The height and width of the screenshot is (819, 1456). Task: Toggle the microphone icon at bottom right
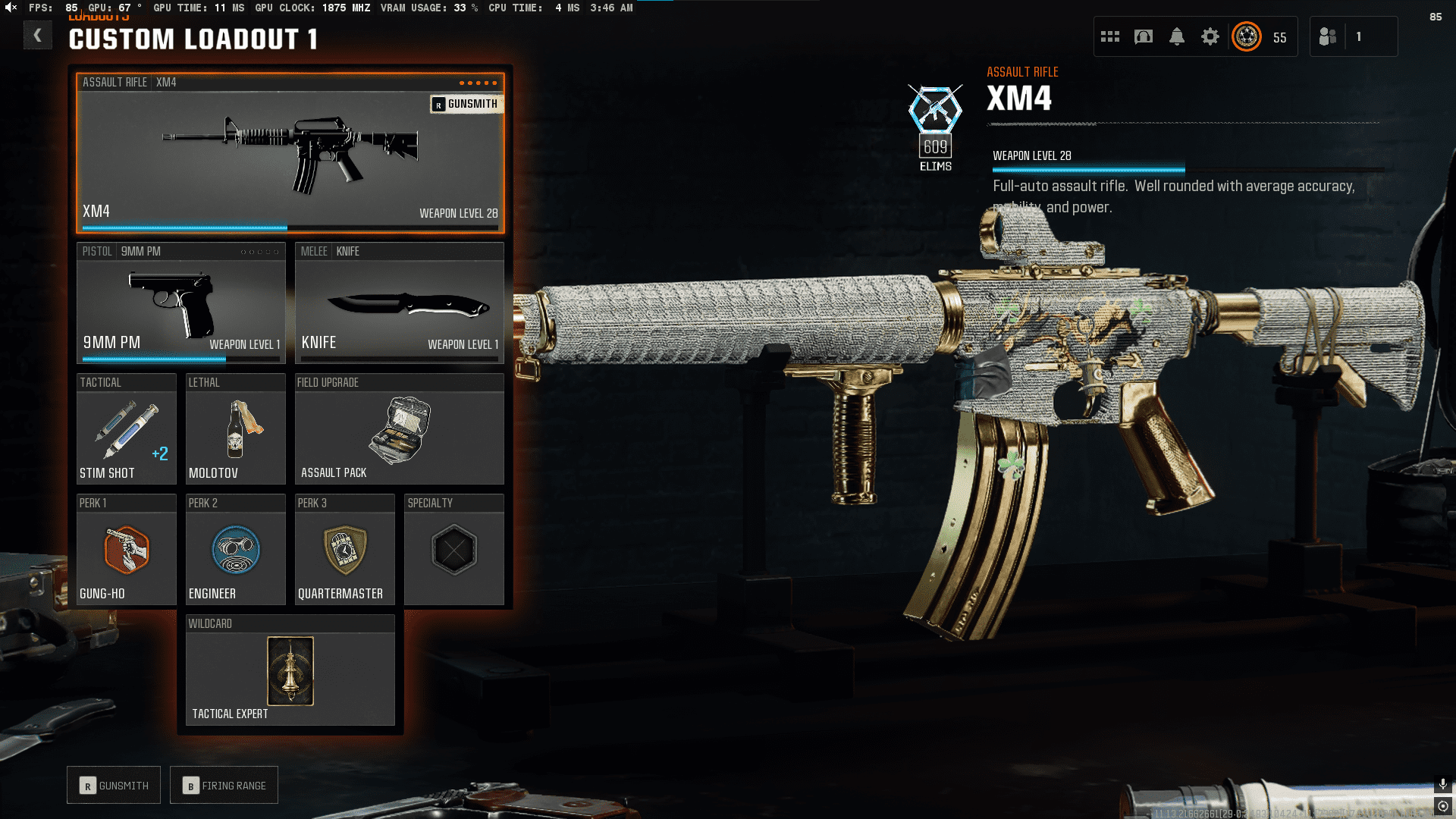click(x=1442, y=785)
